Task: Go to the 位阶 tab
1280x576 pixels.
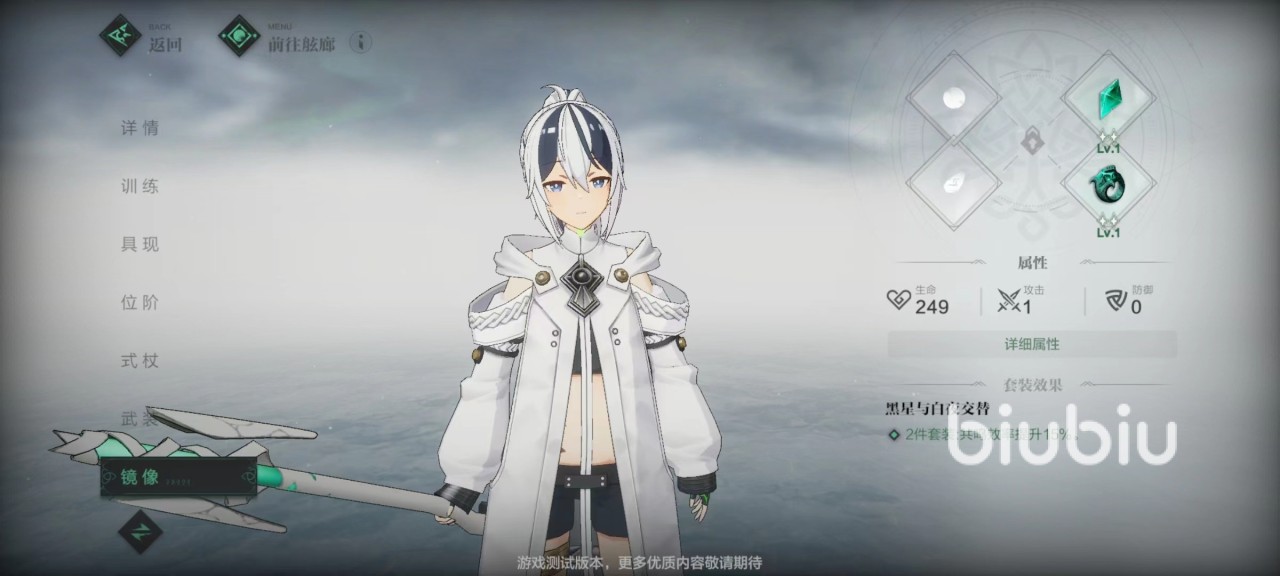Action: click(140, 302)
